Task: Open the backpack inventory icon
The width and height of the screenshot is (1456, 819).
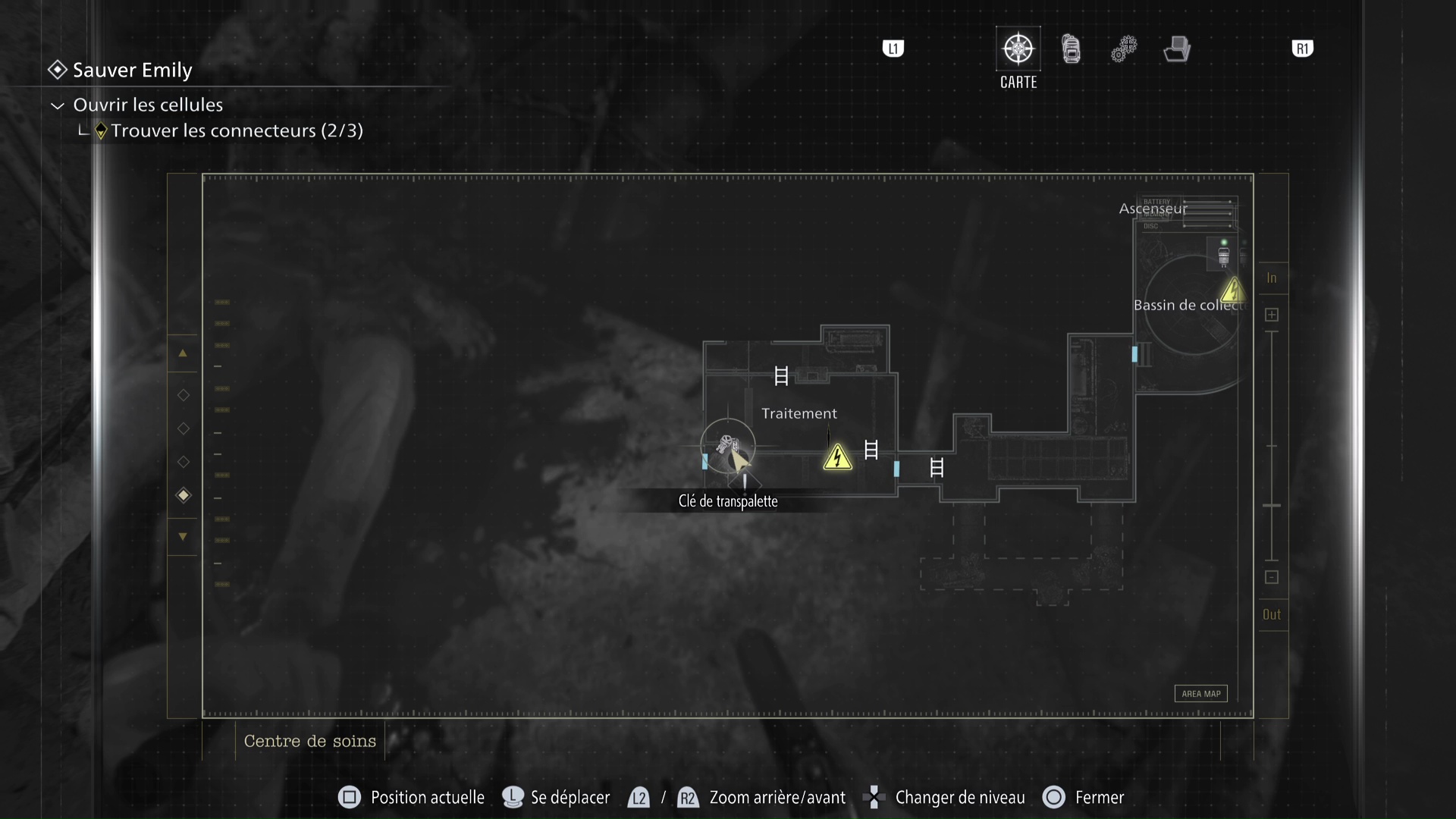Action: (1071, 48)
